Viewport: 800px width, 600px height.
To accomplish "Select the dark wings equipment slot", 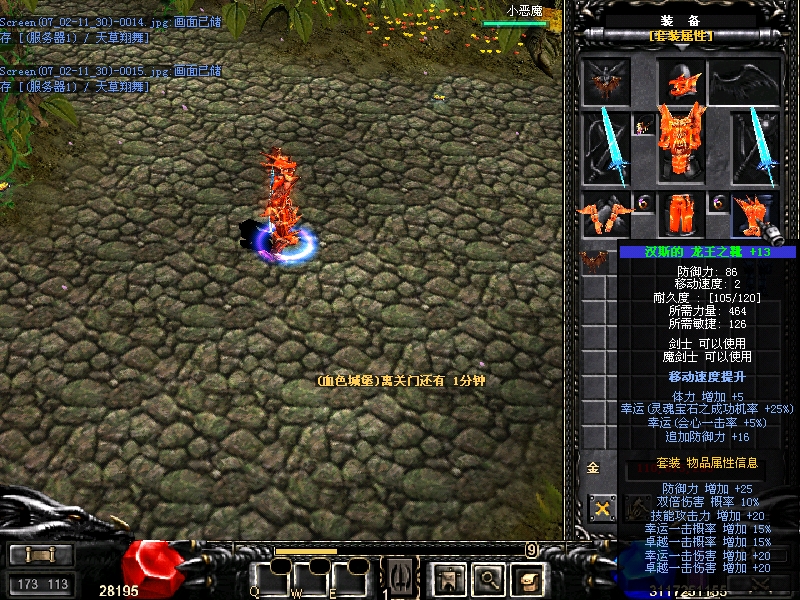I will [745, 82].
